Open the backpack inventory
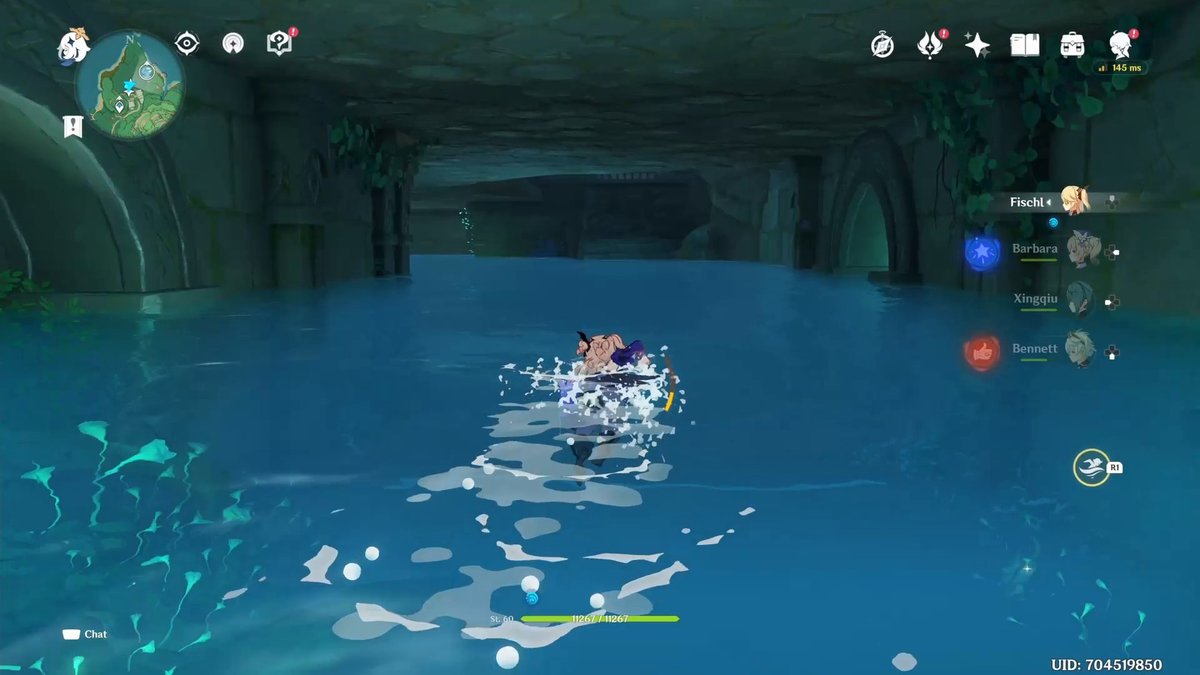The height and width of the screenshot is (675, 1200). click(x=1073, y=45)
